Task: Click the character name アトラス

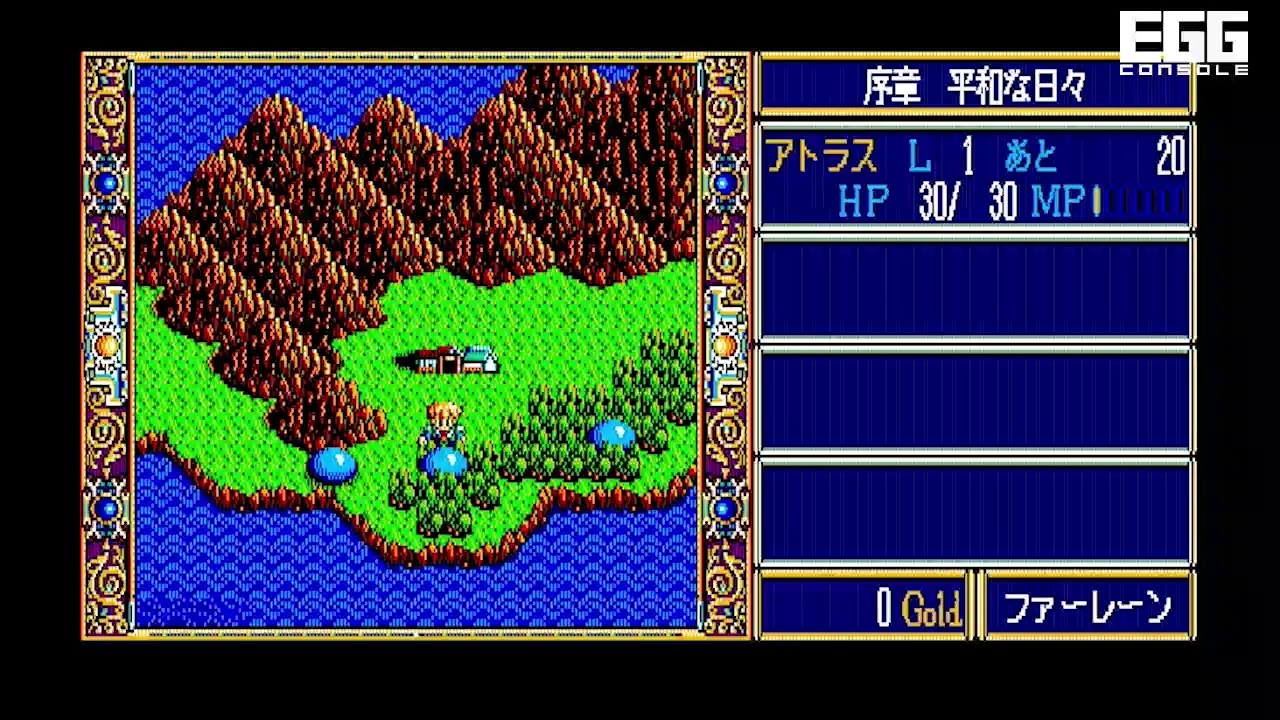Action: pos(822,157)
